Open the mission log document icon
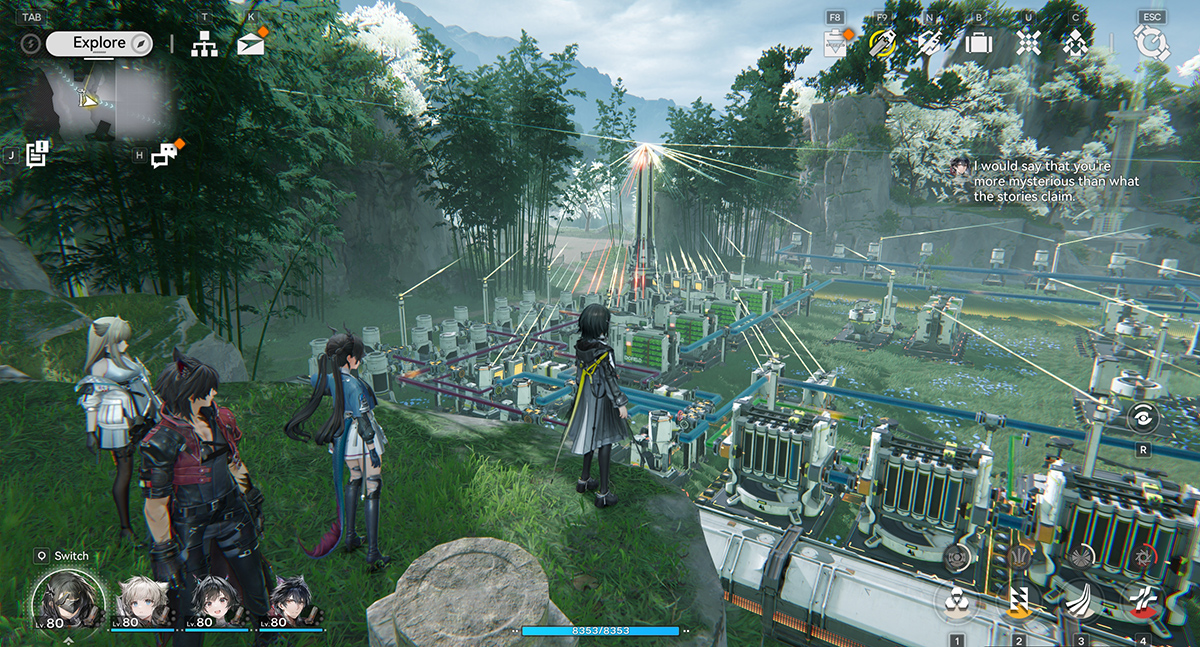Viewport: 1200px width, 647px height. tap(38, 154)
